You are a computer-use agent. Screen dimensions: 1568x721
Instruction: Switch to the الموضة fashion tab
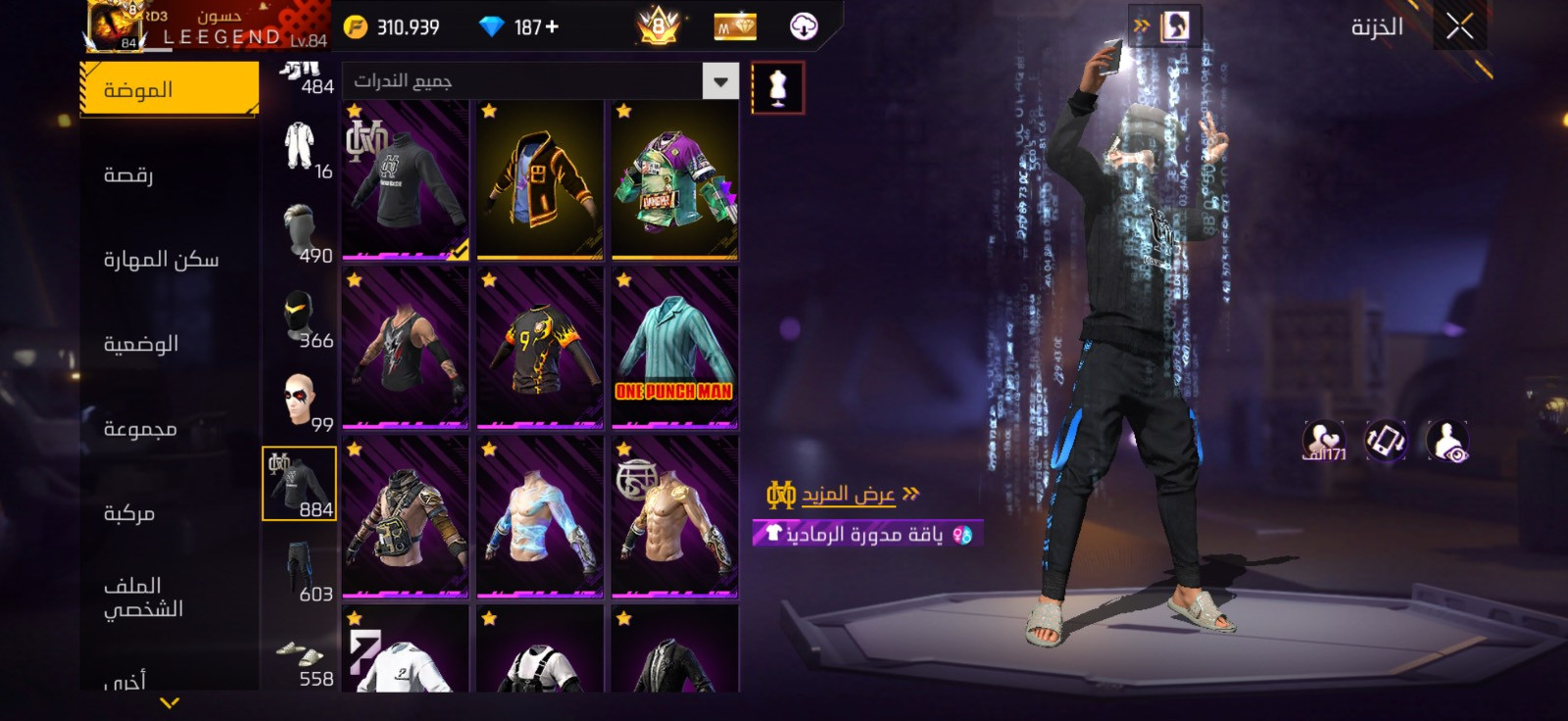coord(169,89)
